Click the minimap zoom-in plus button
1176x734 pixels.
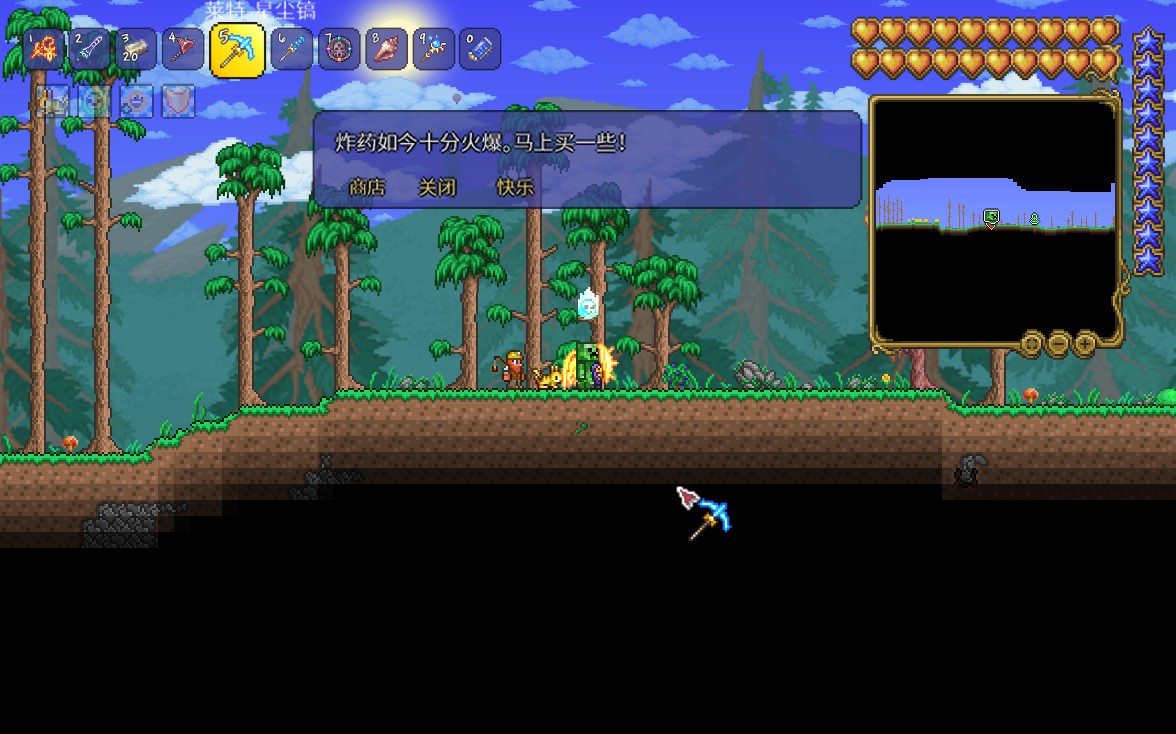(1085, 345)
